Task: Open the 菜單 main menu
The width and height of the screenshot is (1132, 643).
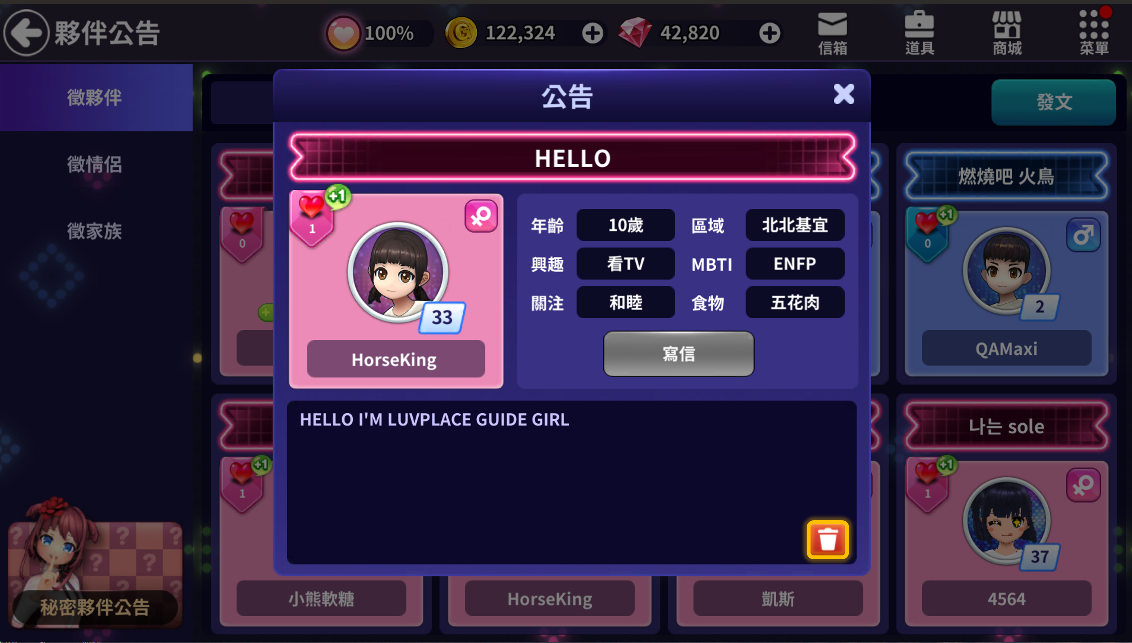Action: pyautogui.click(x=1094, y=33)
